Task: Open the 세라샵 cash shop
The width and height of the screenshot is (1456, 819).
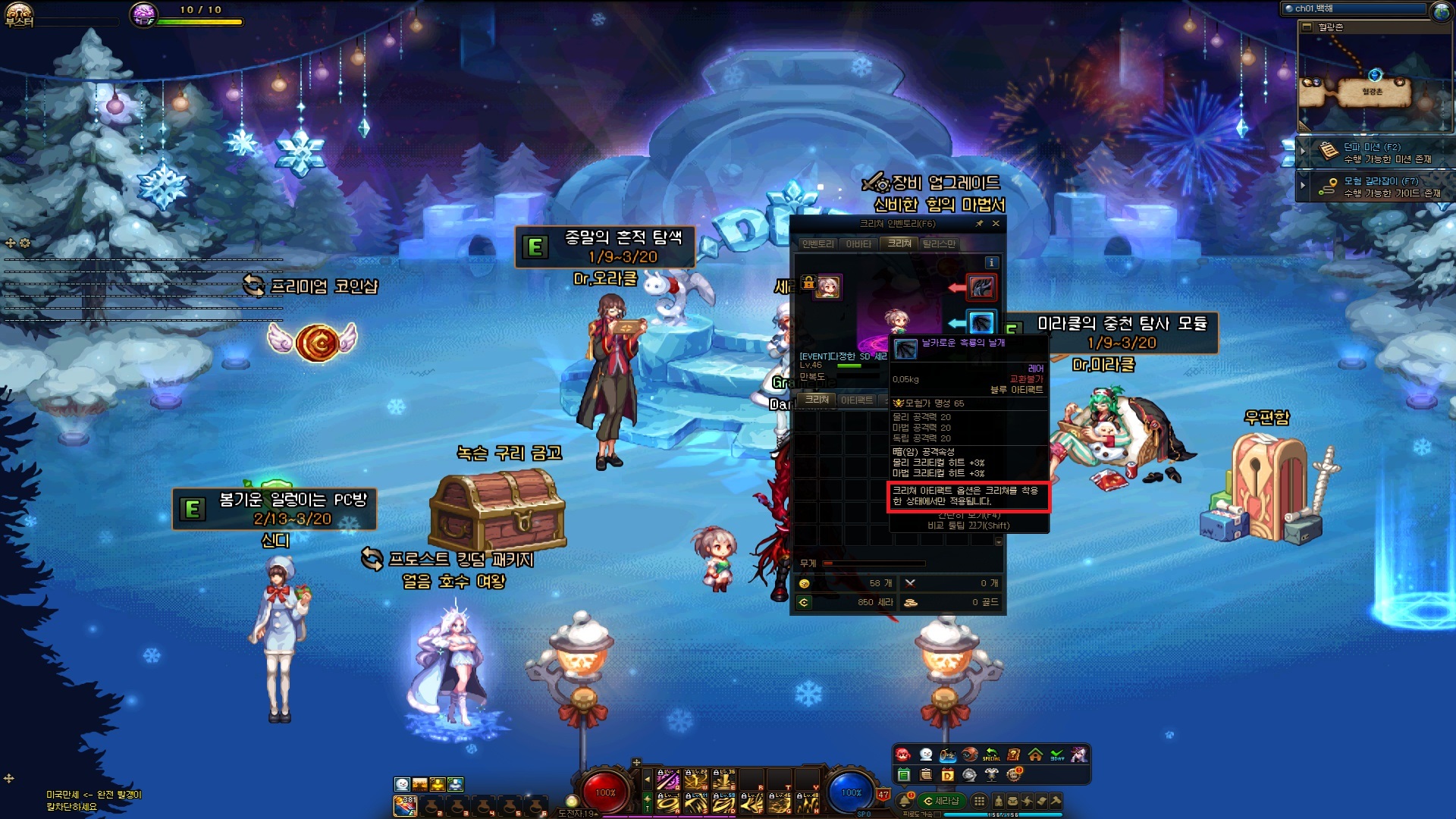Action: tap(941, 801)
